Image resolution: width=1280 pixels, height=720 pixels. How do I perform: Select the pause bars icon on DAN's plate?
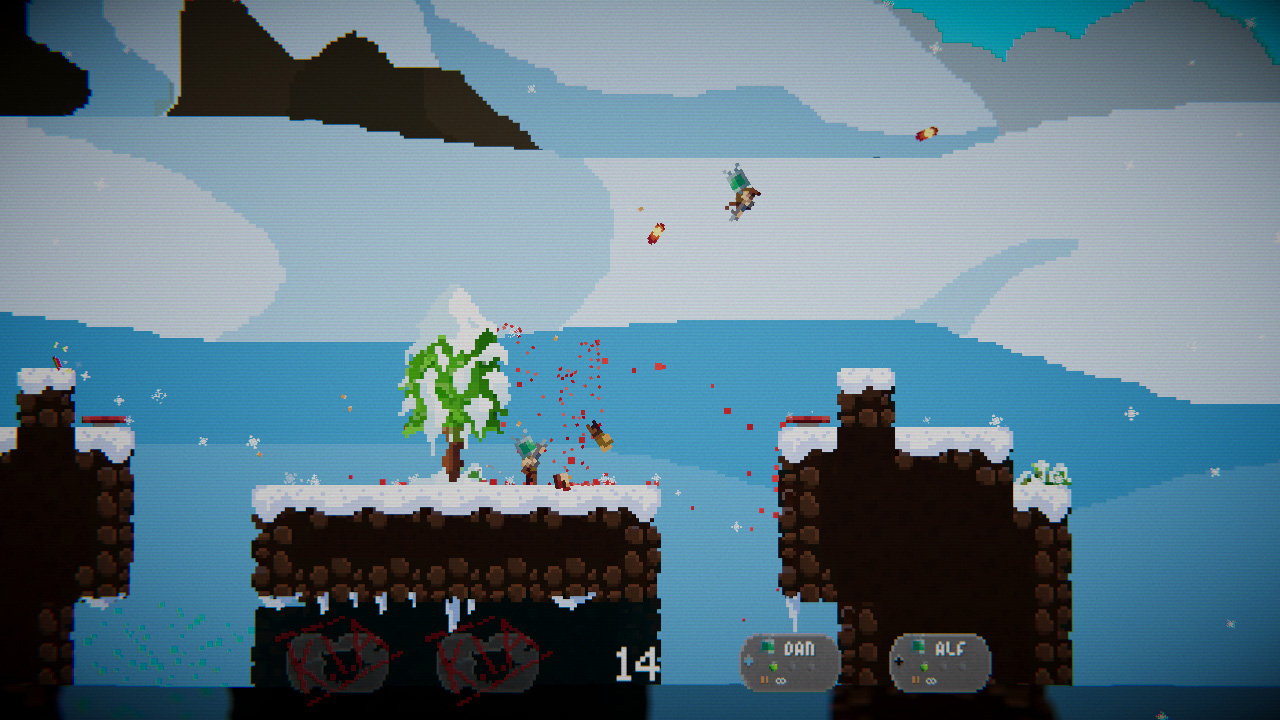tap(763, 680)
